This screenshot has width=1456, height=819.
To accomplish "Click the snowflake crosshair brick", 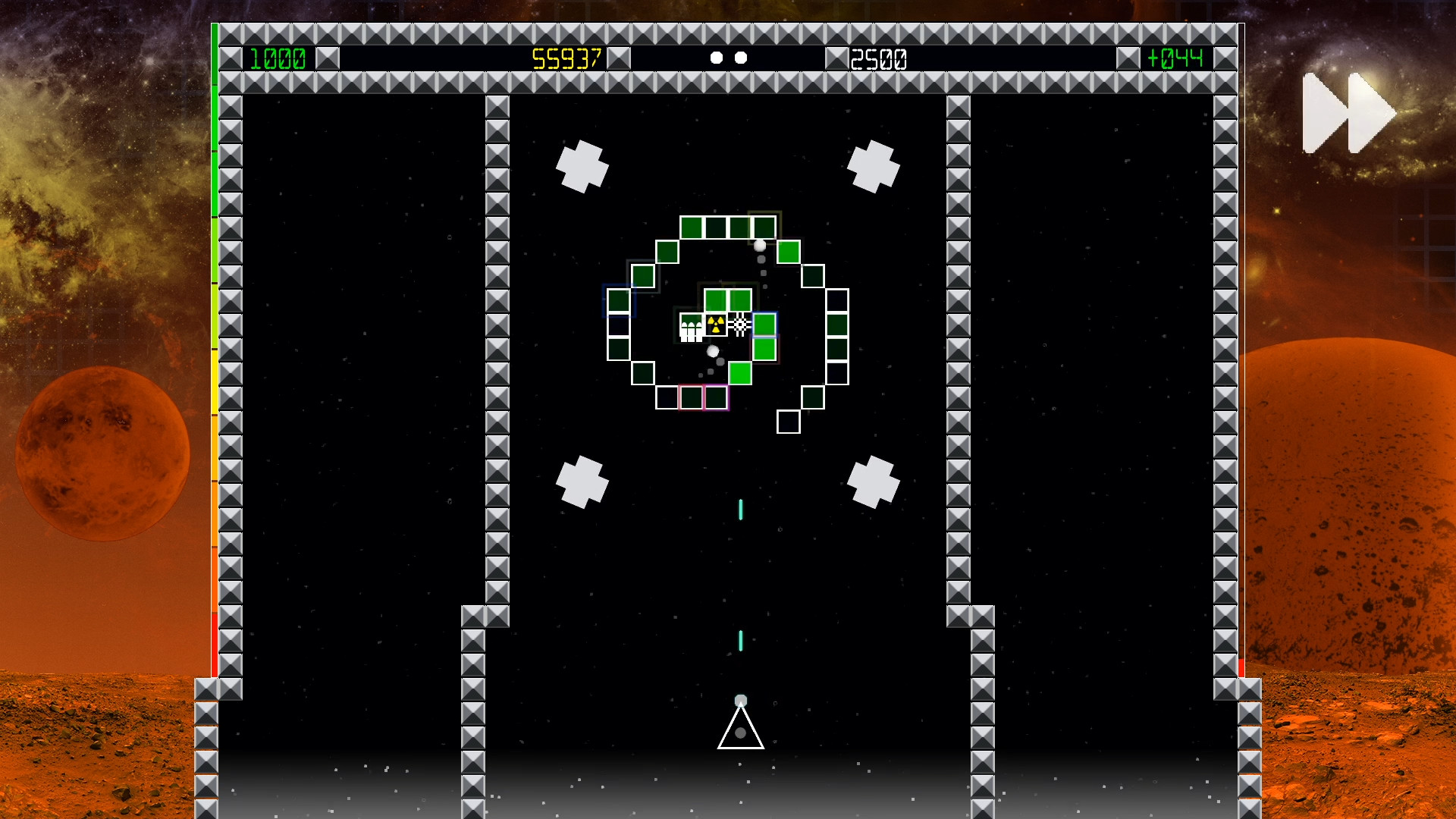I will [x=739, y=323].
